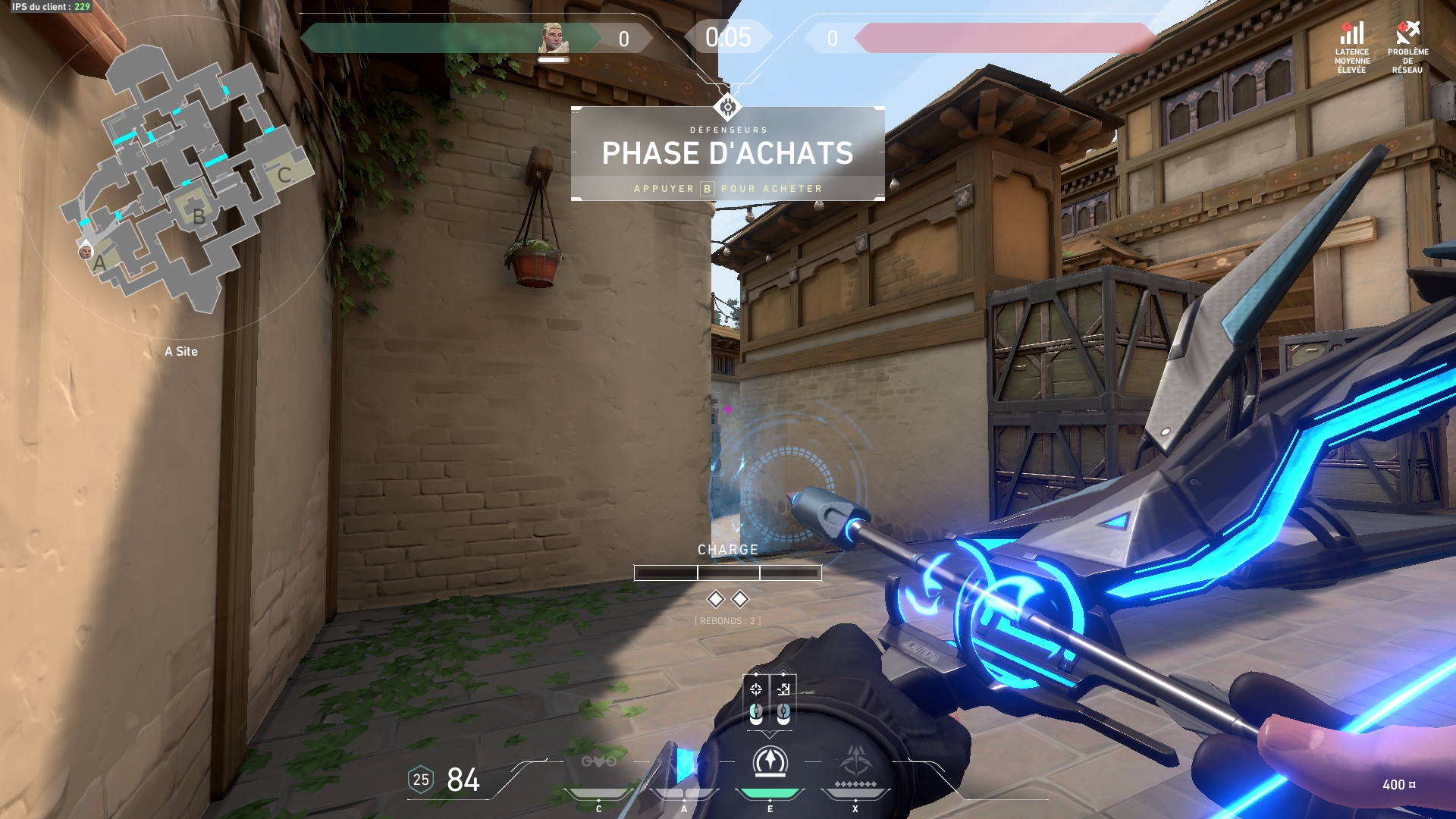Click the player marker on the minimap
1456x819 pixels.
86,252
